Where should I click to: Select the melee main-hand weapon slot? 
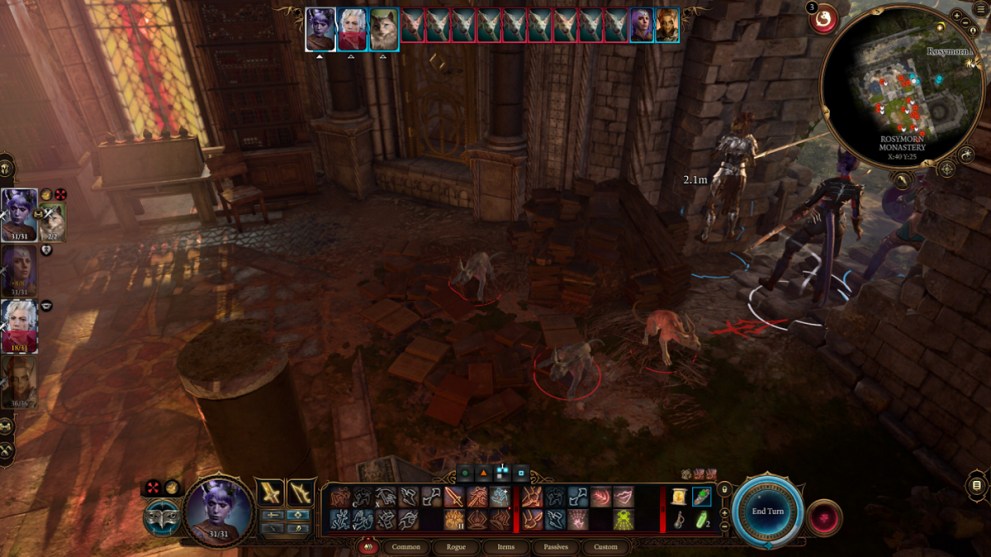pos(270,492)
